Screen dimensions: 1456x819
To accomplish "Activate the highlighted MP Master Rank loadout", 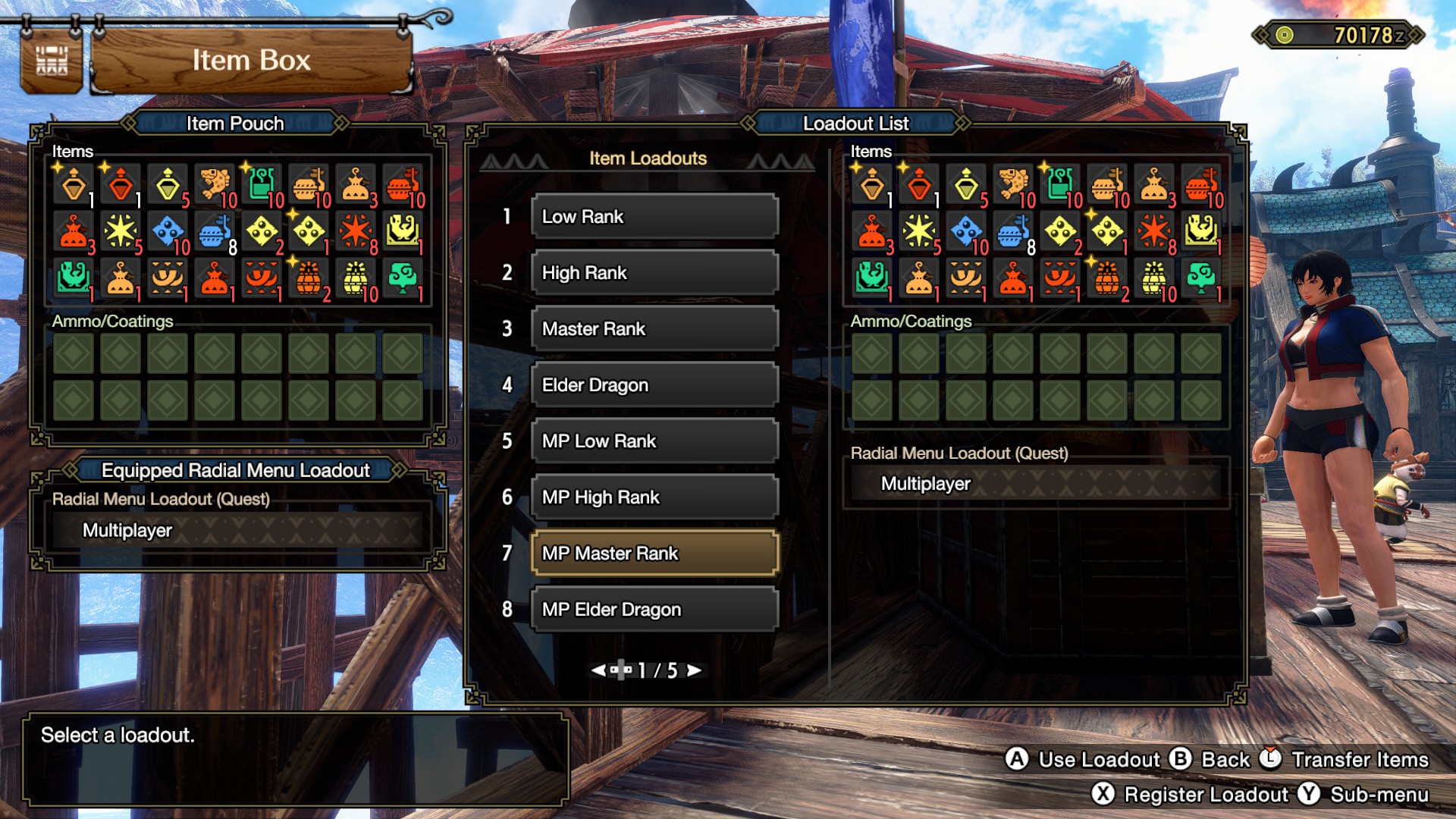I will tap(654, 554).
